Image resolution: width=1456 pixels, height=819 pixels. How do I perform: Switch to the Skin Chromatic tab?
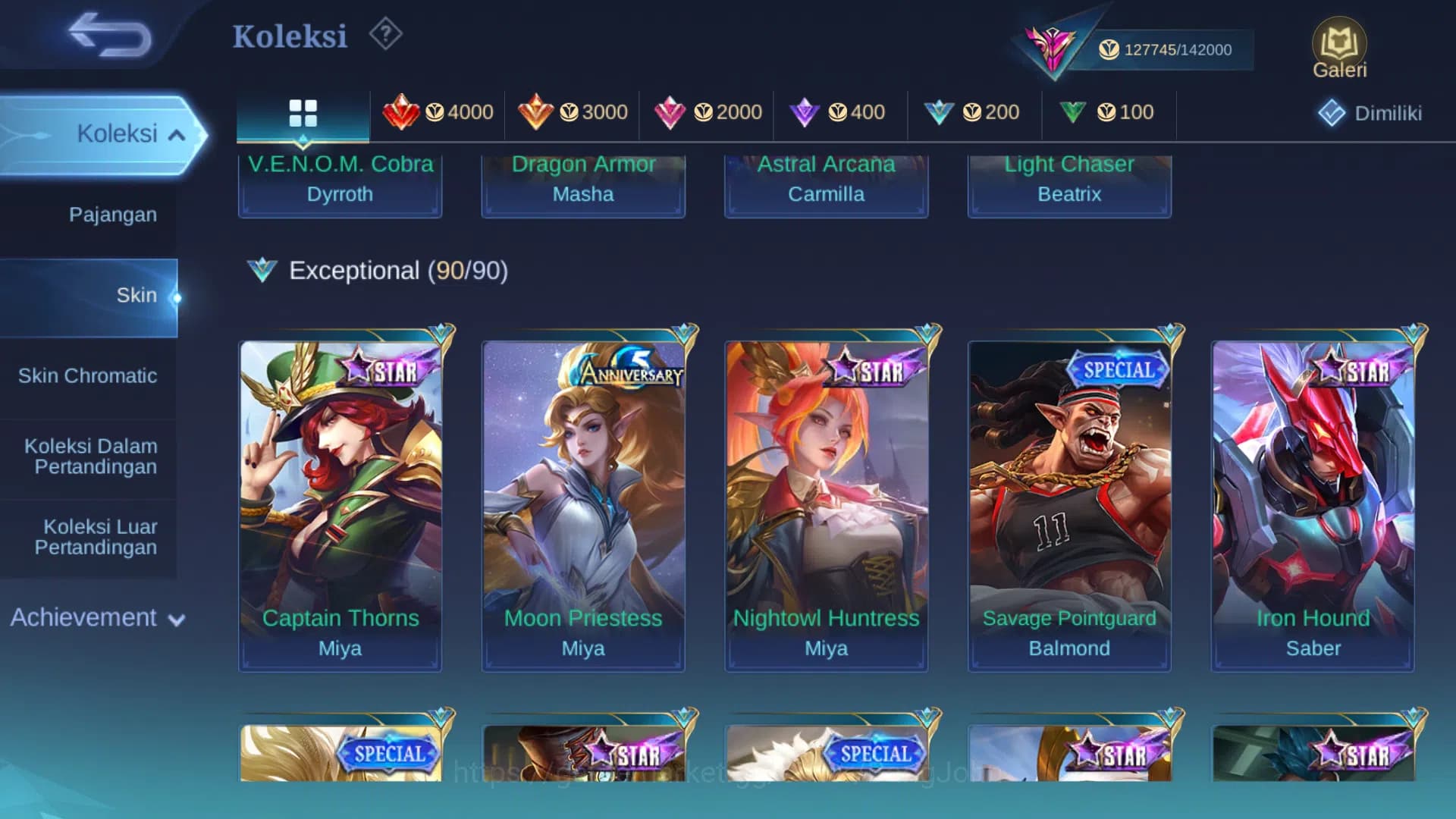(89, 375)
